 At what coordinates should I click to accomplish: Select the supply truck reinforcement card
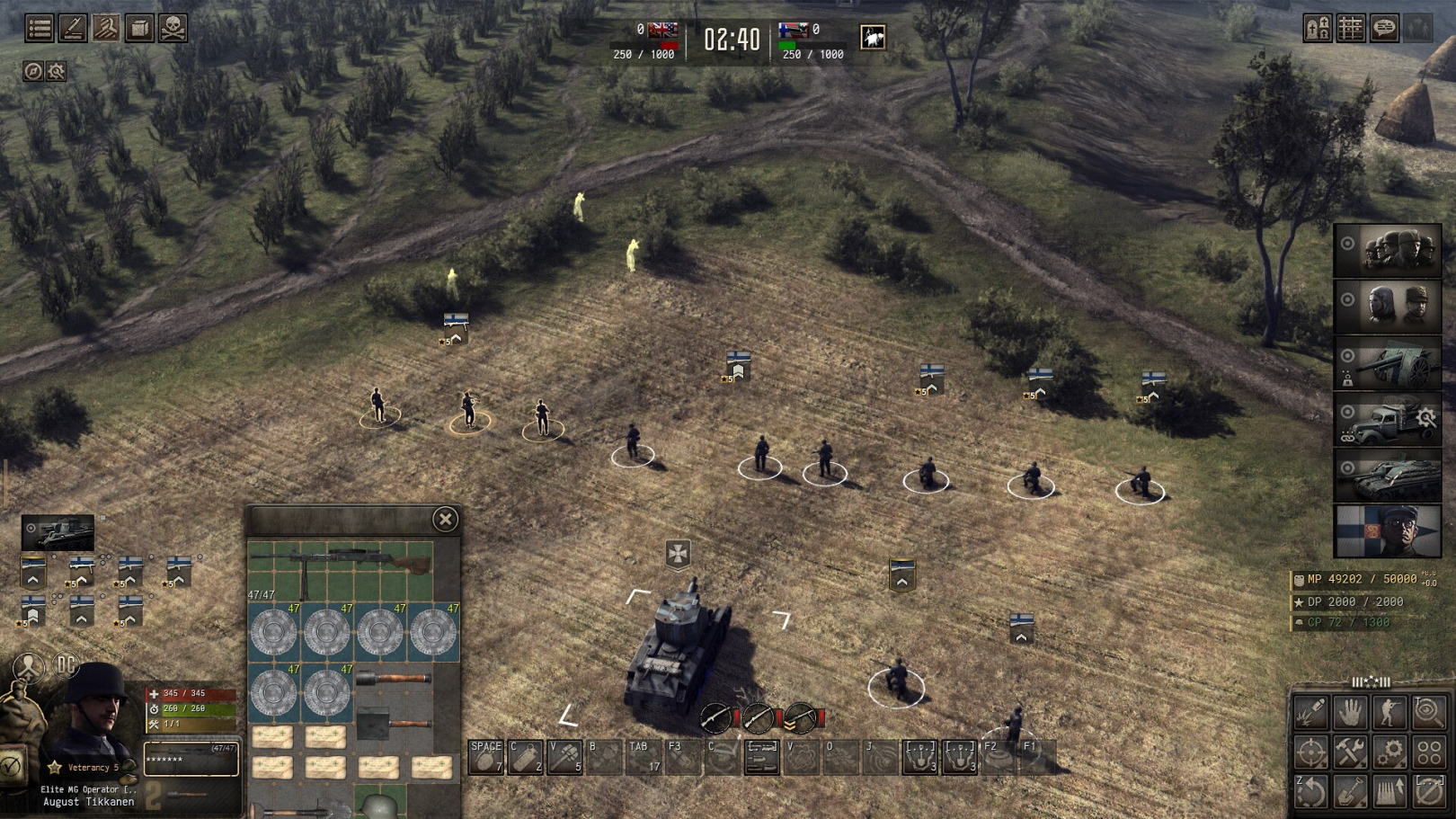coord(1388,419)
